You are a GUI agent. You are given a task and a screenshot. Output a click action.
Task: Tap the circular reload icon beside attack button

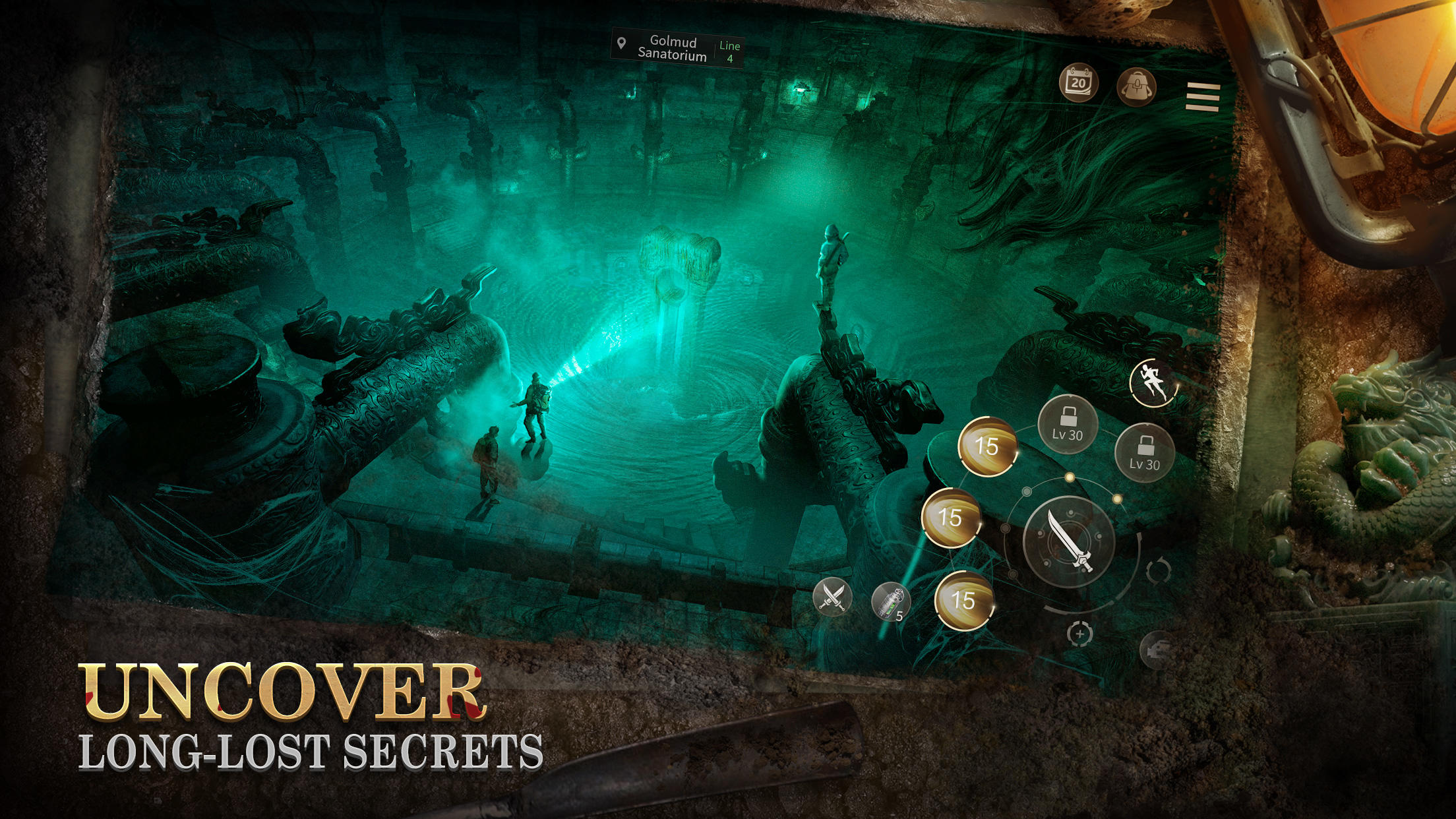coord(1159,570)
